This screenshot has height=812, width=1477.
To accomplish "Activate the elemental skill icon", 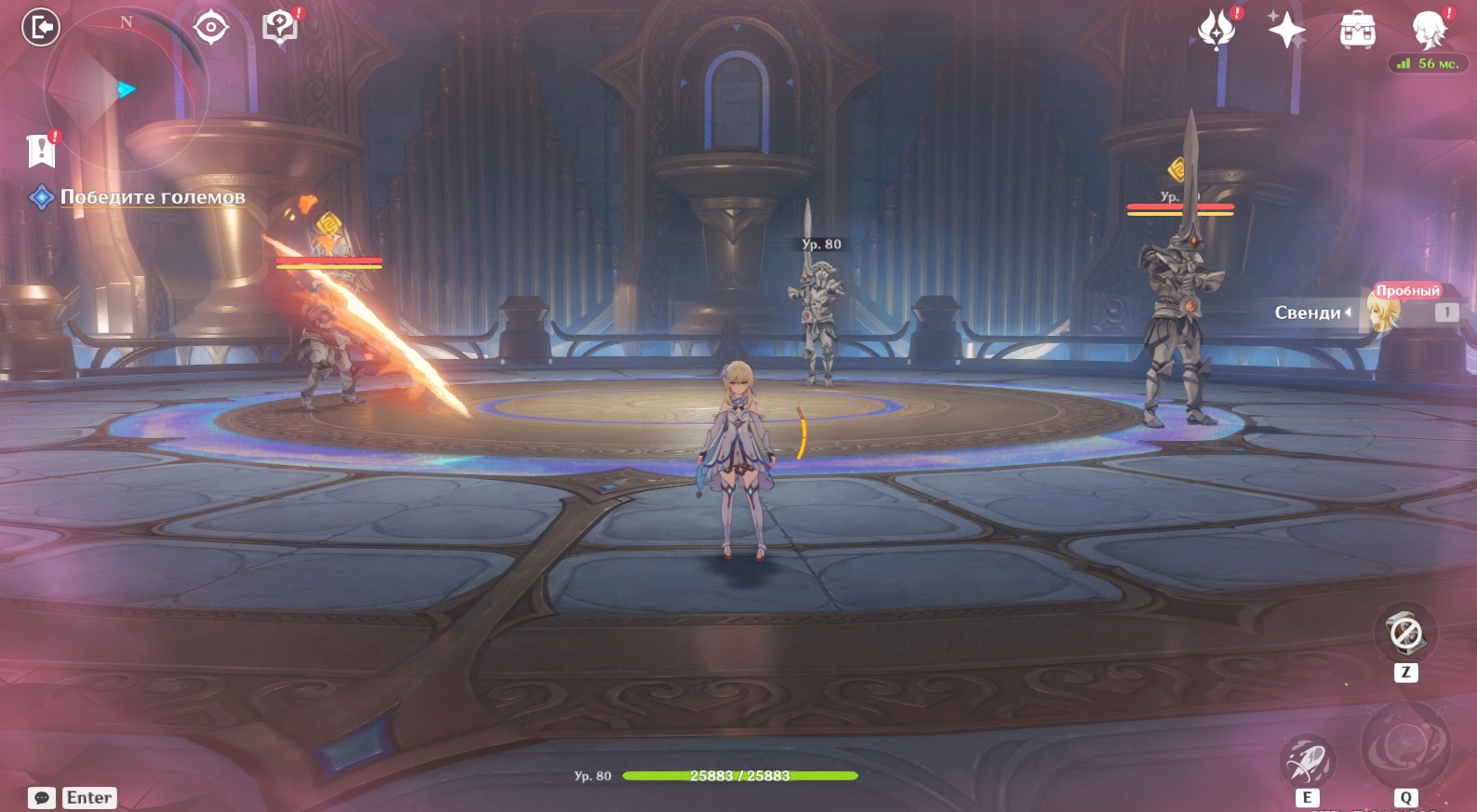I will (x=1307, y=761).
